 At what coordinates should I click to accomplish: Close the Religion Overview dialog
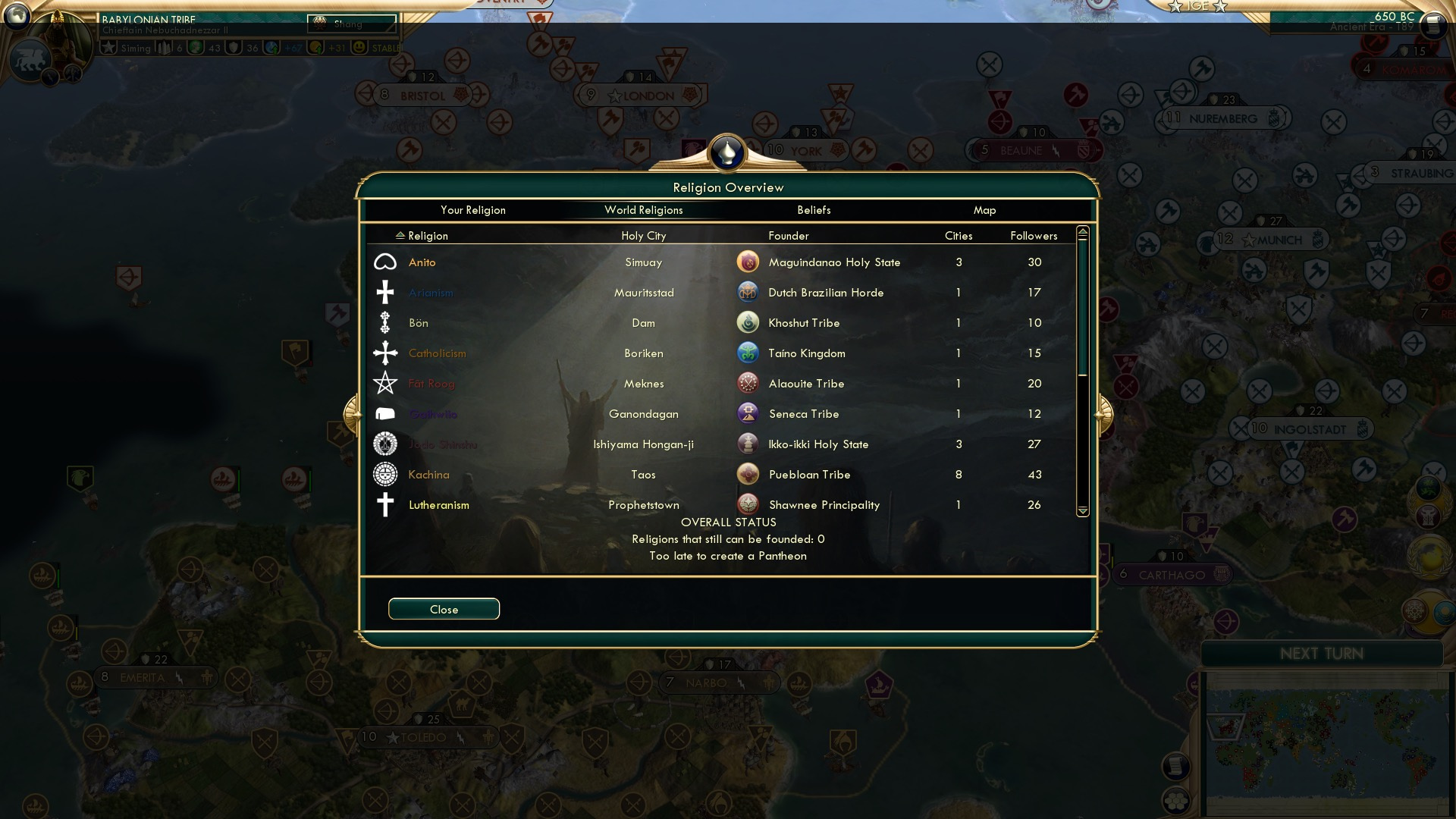(444, 608)
